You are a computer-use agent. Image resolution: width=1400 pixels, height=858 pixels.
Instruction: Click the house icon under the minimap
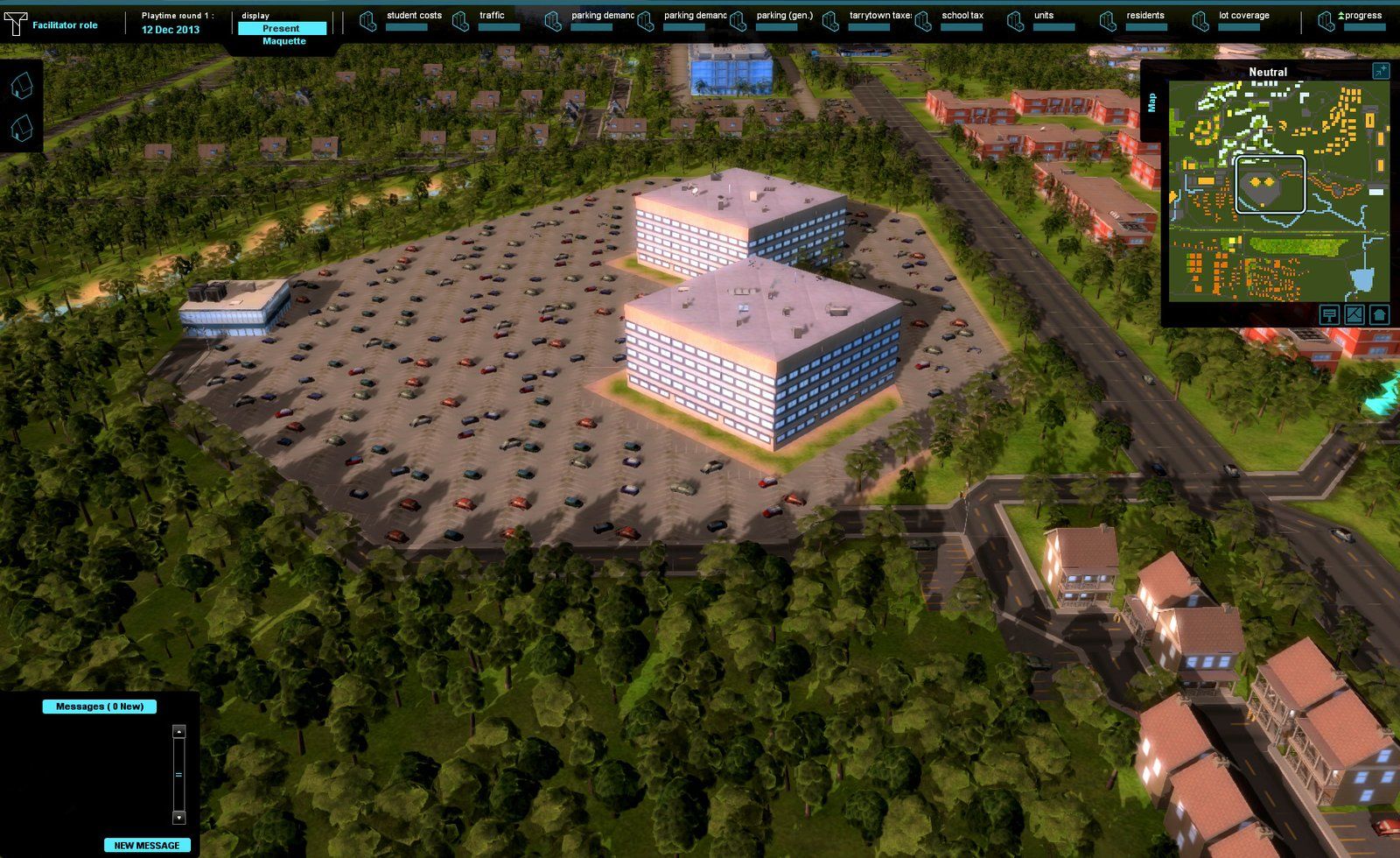[1380, 314]
